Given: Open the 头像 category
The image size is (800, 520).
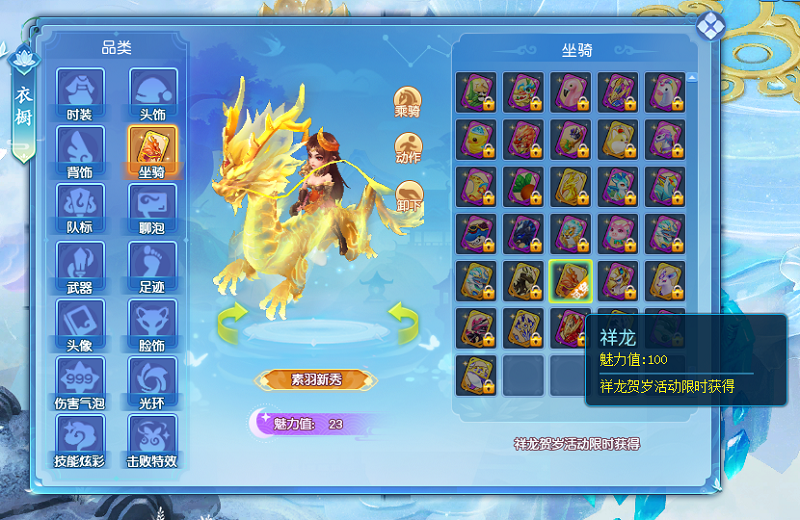Looking at the screenshot, I should pos(80,324).
